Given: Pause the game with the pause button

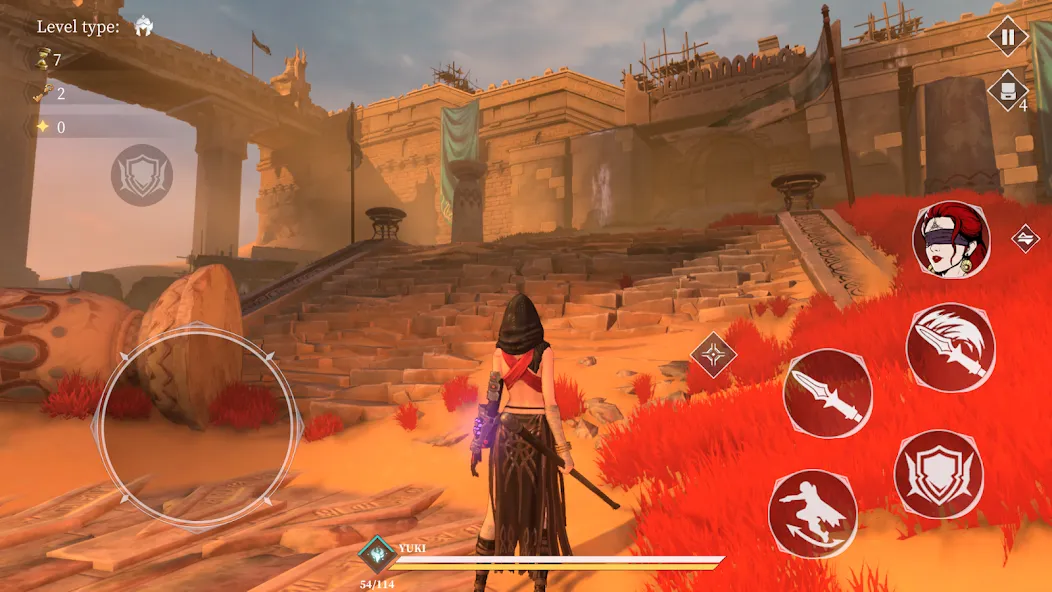Looking at the screenshot, I should point(1007,38).
